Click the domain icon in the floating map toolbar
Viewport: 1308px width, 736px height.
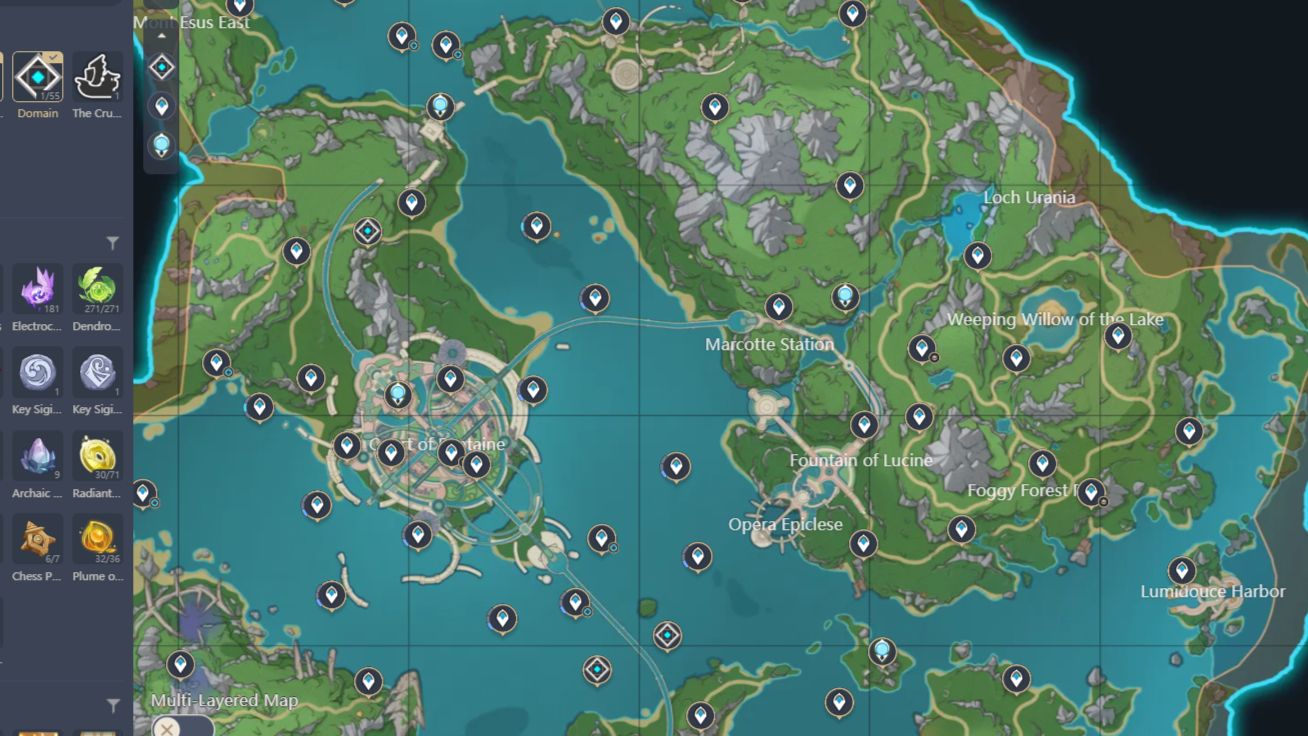point(160,68)
